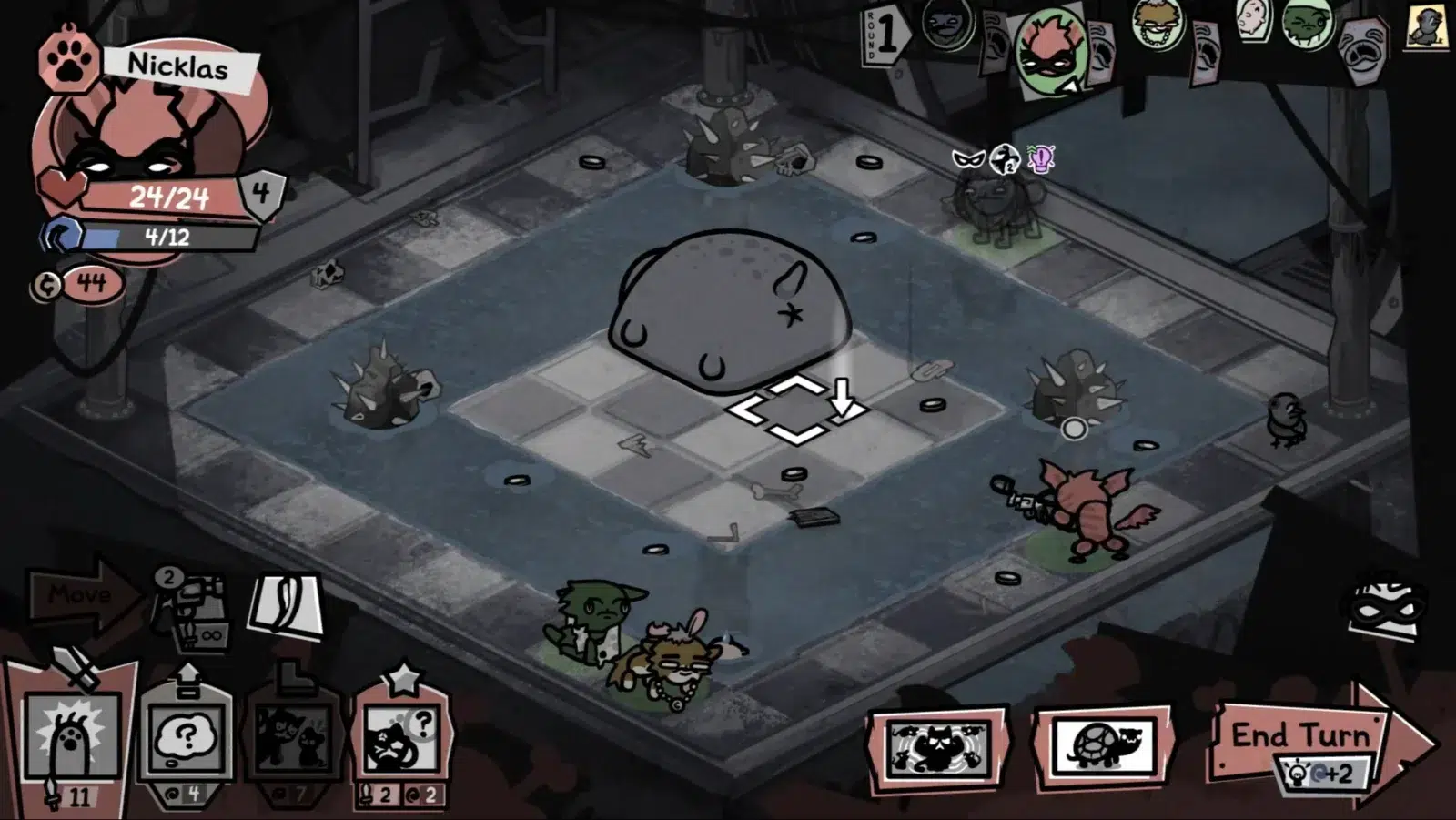This screenshot has width=1456, height=820.
Task: Select the green cat turn order portrait
Action: pos(1308,24)
